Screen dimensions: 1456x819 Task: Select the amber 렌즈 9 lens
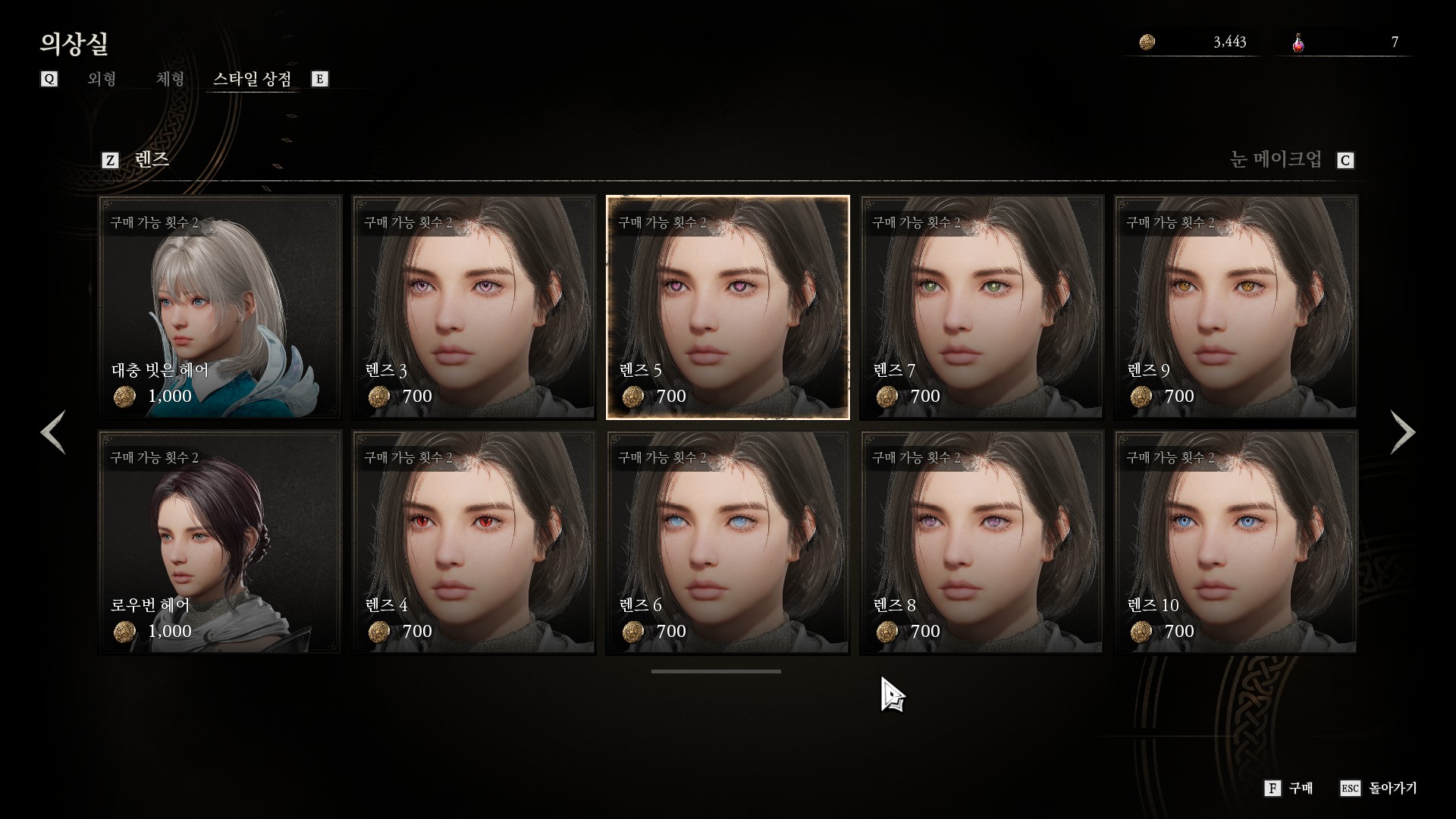point(1236,307)
